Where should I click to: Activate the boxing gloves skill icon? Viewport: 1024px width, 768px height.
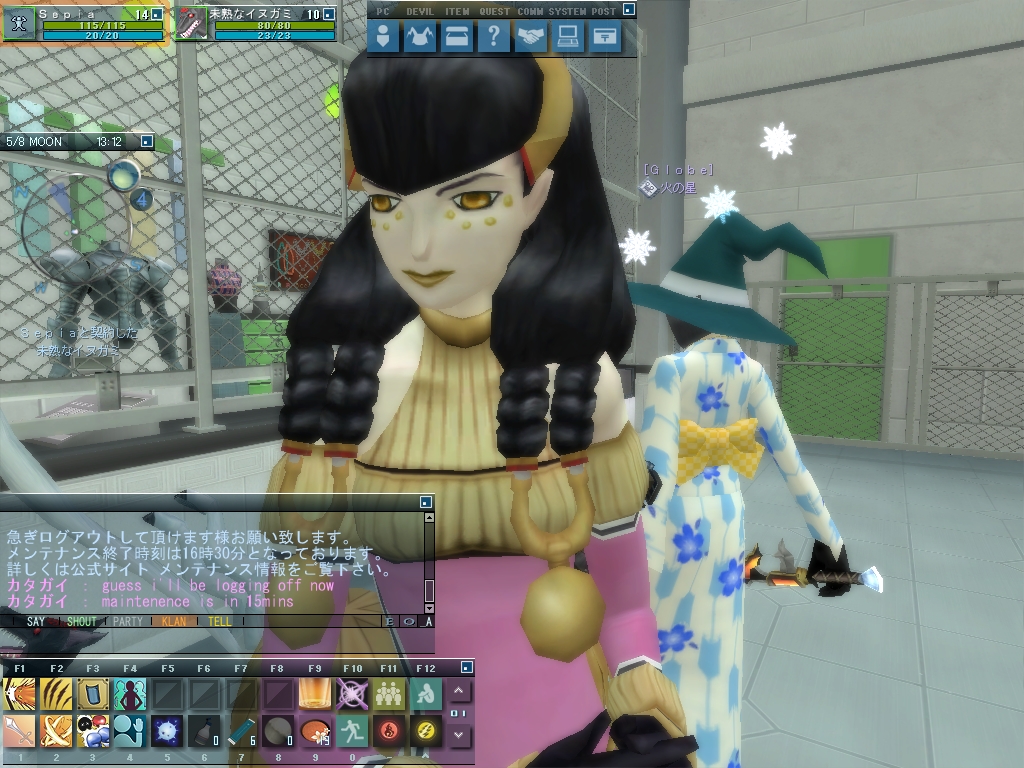(93, 732)
